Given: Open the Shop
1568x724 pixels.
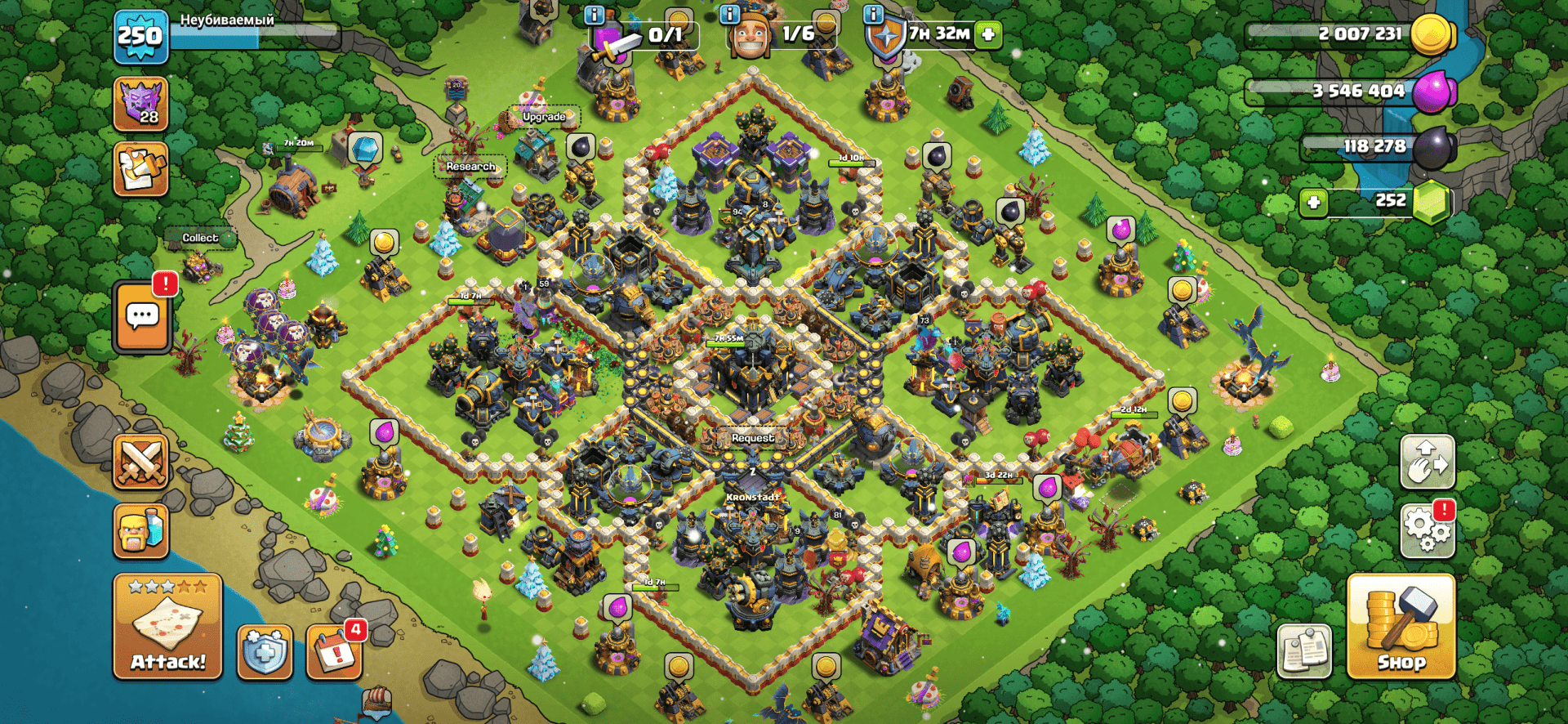Looking at the screenshot, I should click(1401, 627).
